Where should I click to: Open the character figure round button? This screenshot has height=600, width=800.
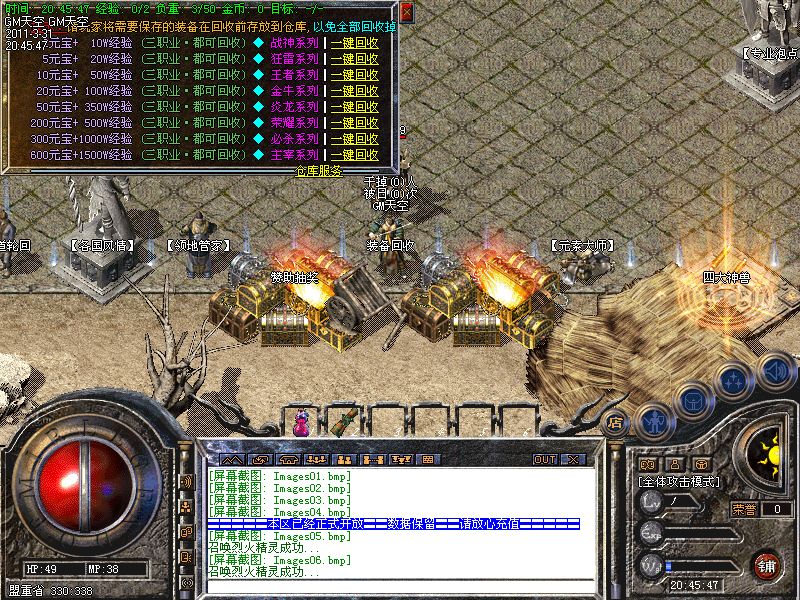pos(652,420)
